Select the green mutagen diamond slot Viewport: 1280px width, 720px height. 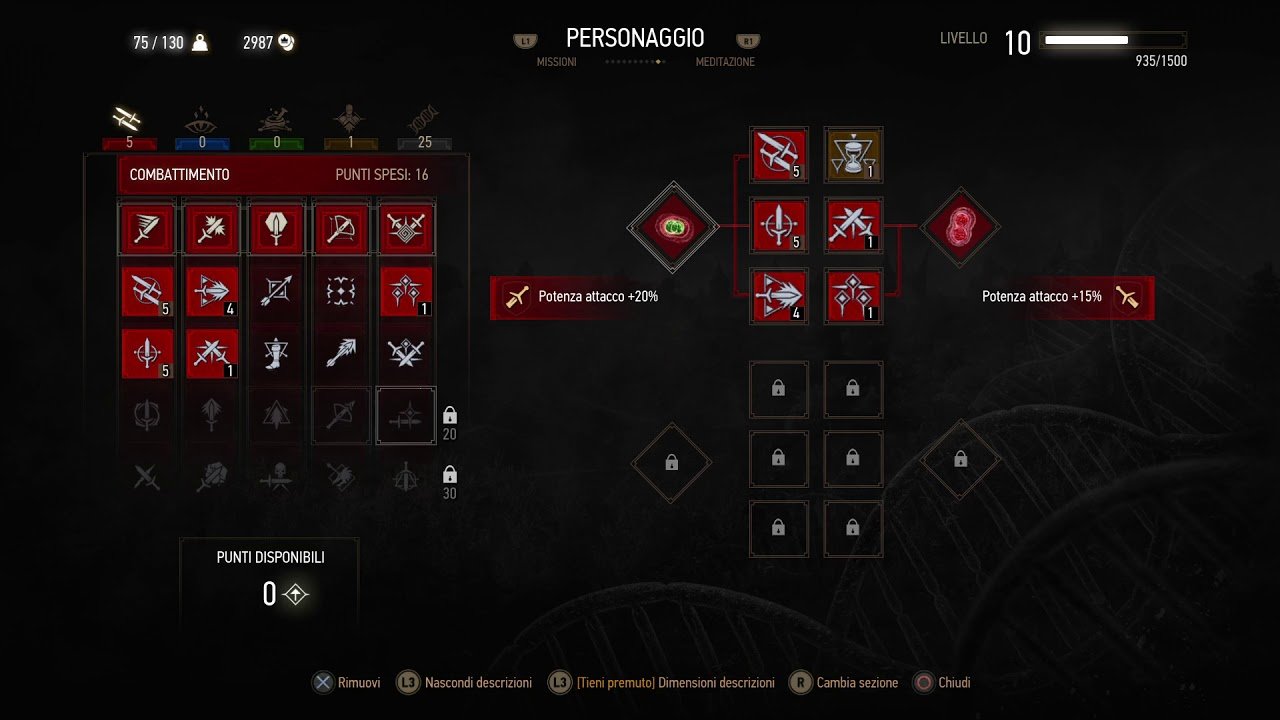point(673,227)
